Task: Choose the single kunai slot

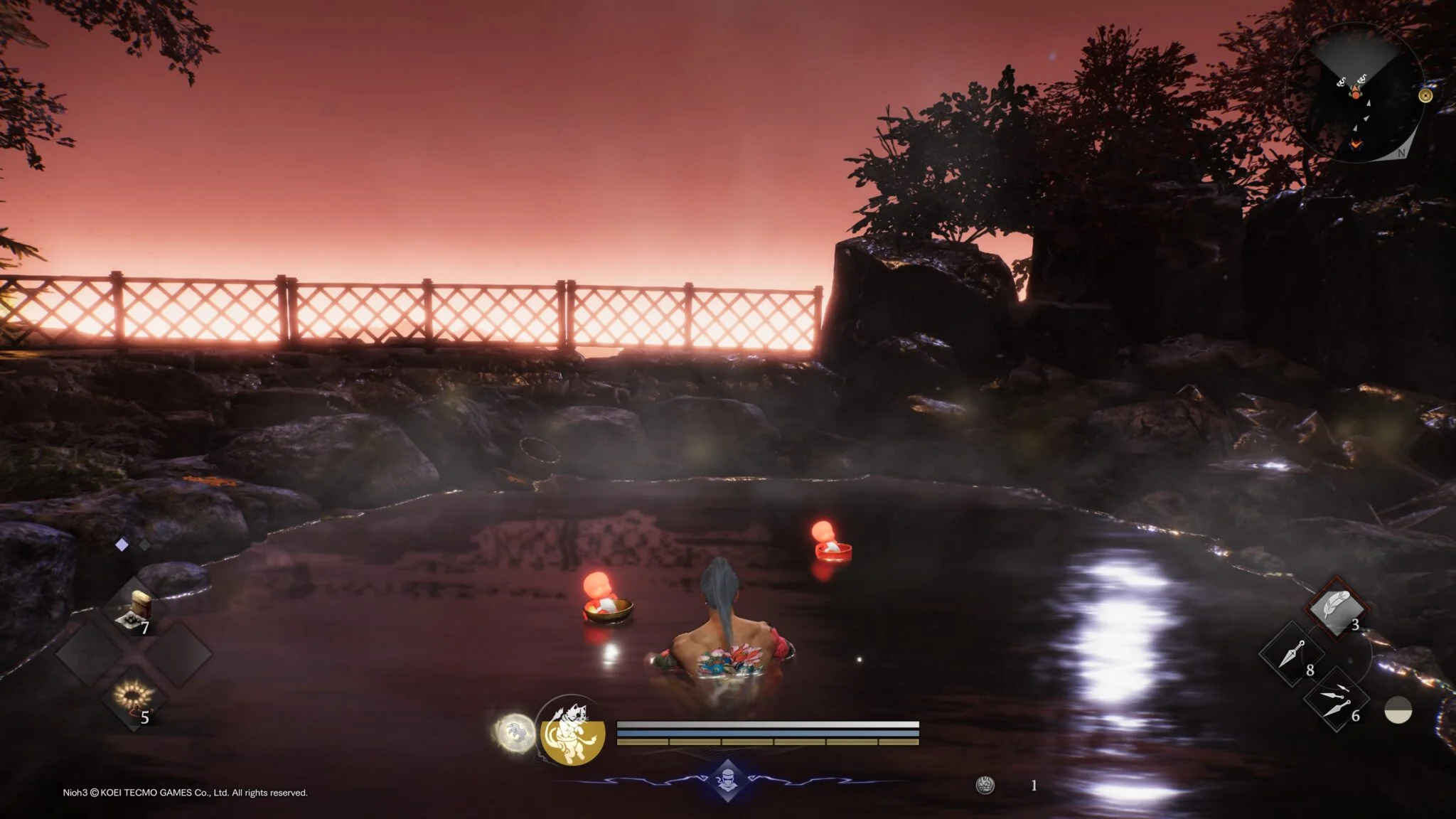Action: point(1291,655)
